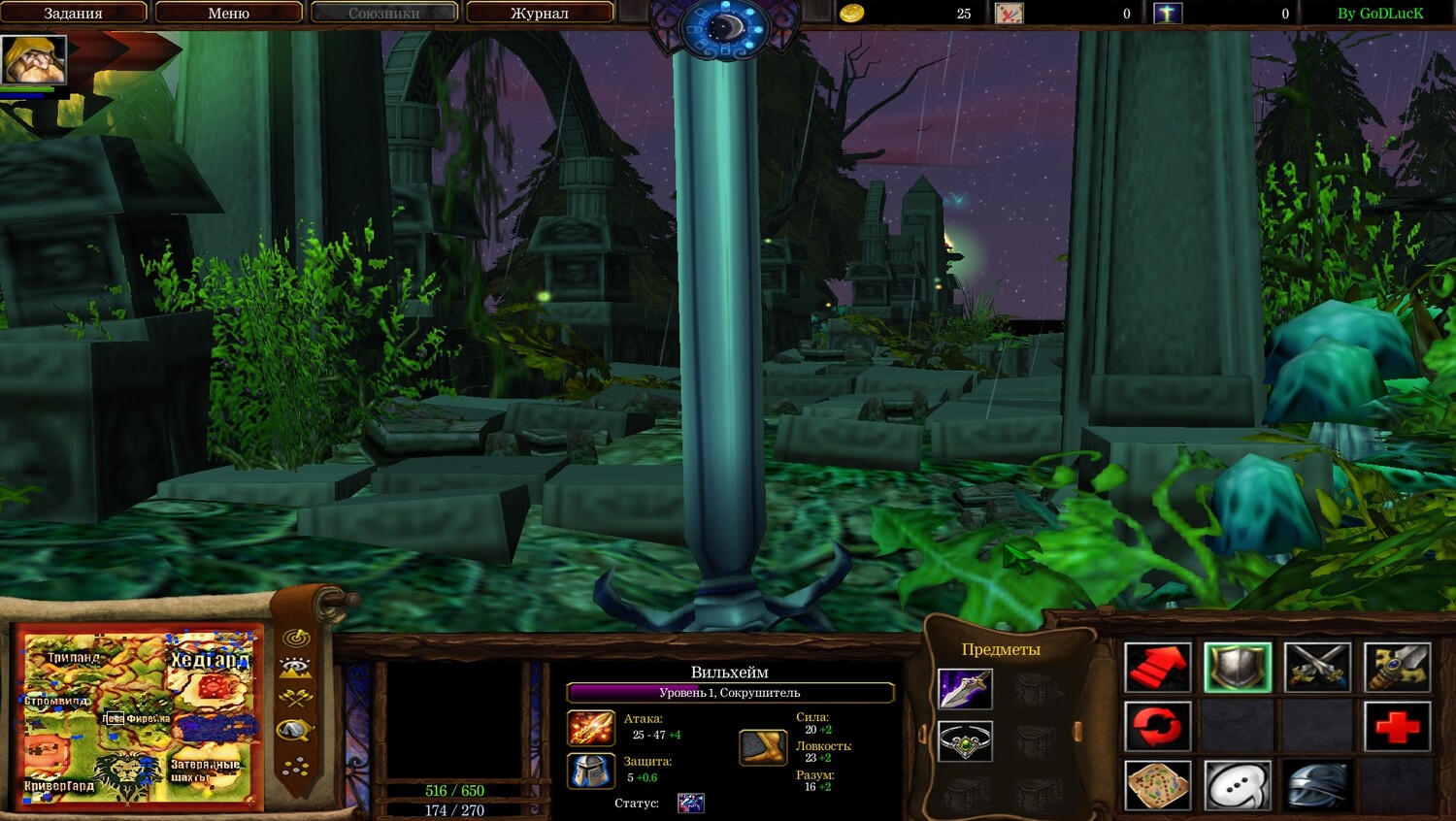This screenshot has height=821, width=1456.
Task: Click the jeweled sword hilt icon
Action: (1397, 668)
